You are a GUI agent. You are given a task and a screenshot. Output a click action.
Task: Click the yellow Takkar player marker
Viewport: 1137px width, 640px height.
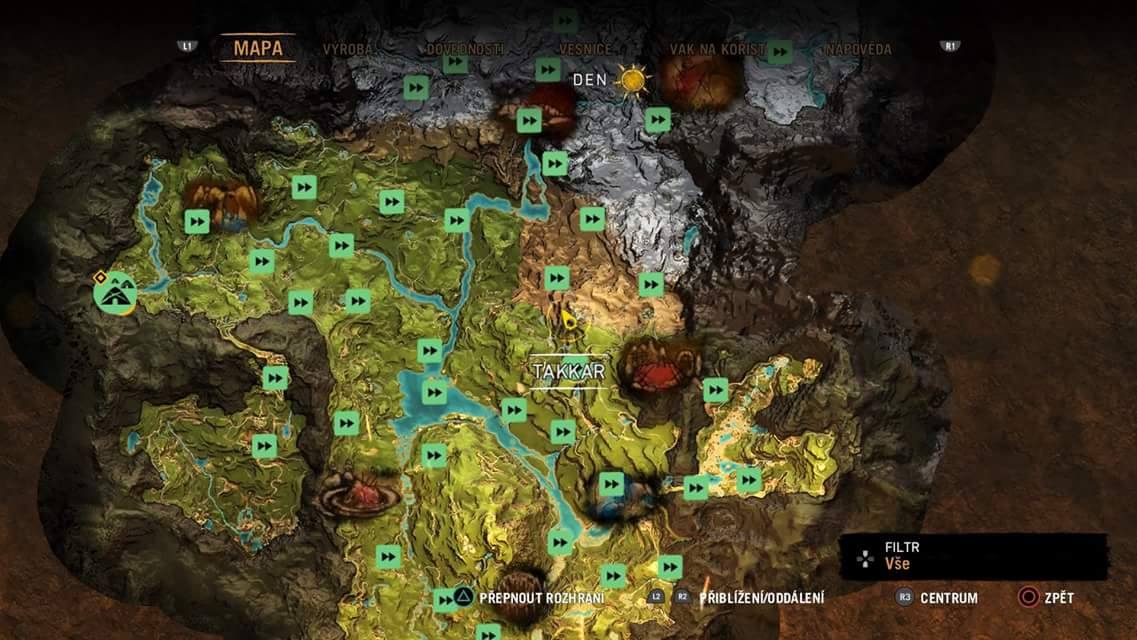568,321
